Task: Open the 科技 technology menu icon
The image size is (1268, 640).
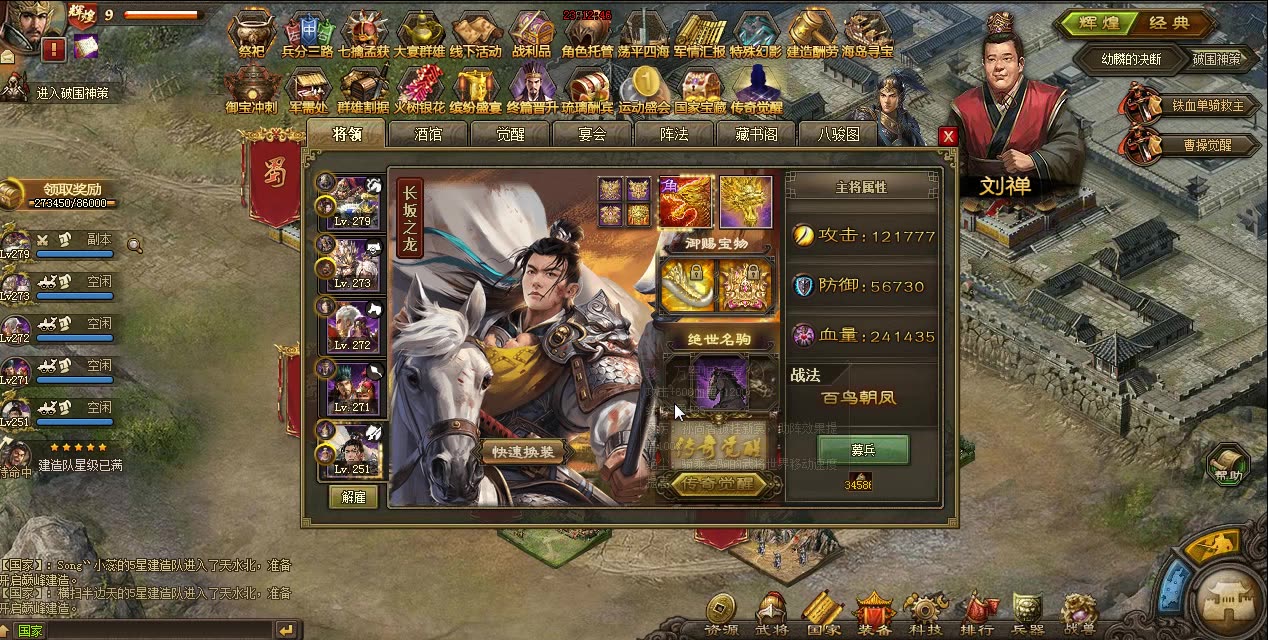Action: 925,613
